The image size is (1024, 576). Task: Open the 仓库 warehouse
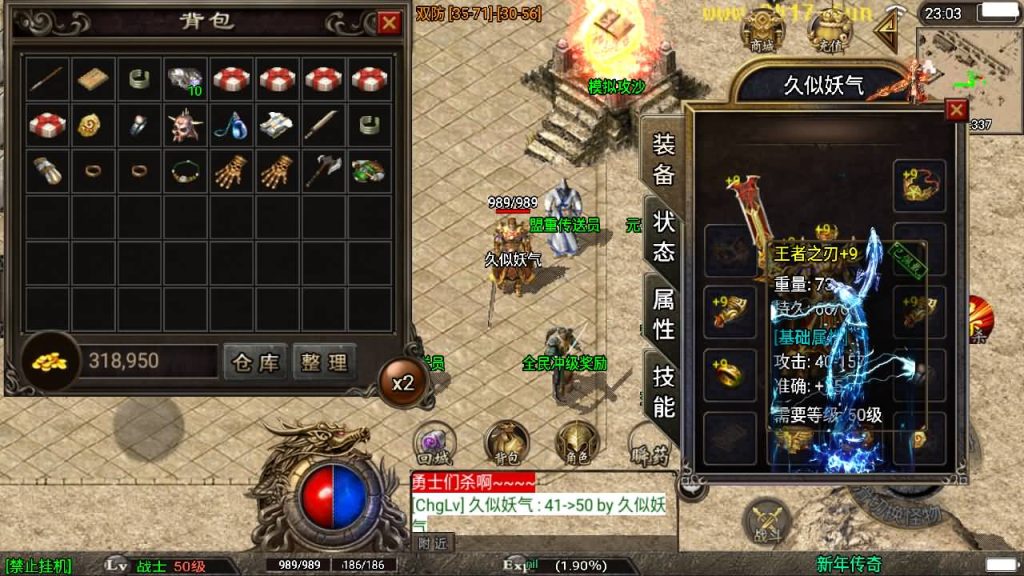click(255, 362)
